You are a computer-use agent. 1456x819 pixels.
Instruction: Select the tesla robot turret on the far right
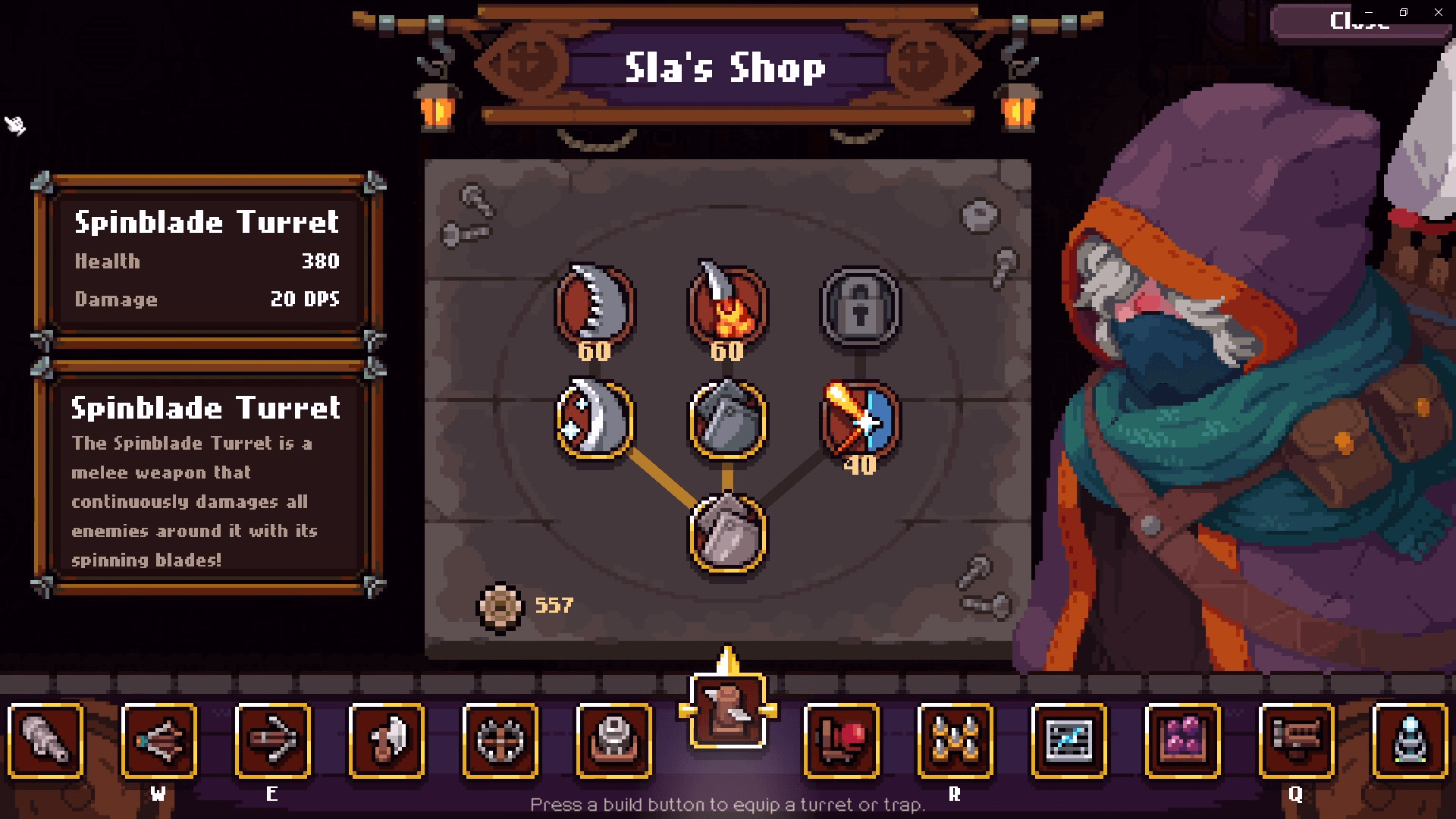point(1410,742)
